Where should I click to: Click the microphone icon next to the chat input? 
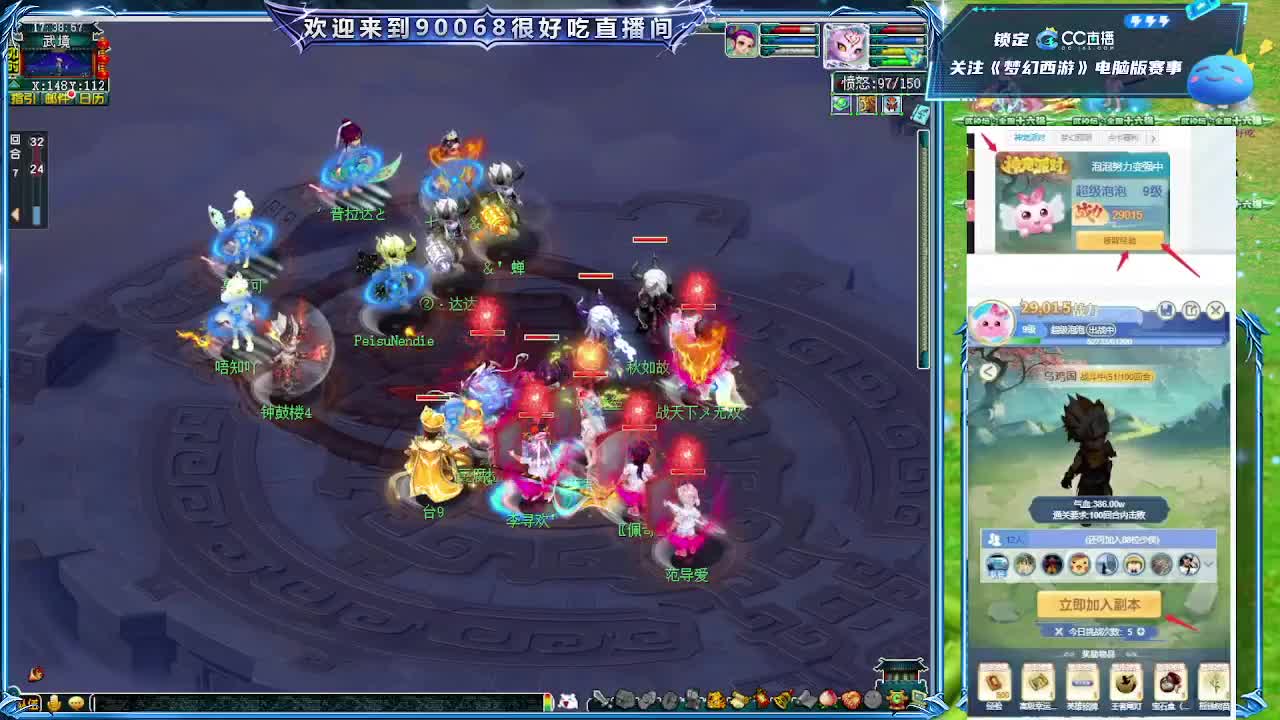click(x=54, y=702)
